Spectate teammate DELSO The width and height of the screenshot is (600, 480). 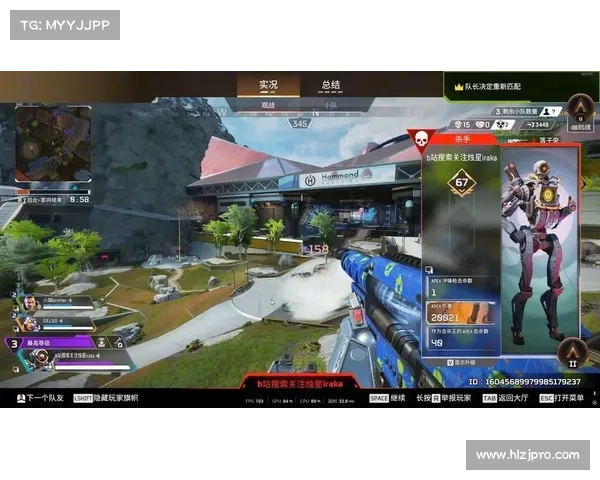pyautogui.click(x=55, y=322)
